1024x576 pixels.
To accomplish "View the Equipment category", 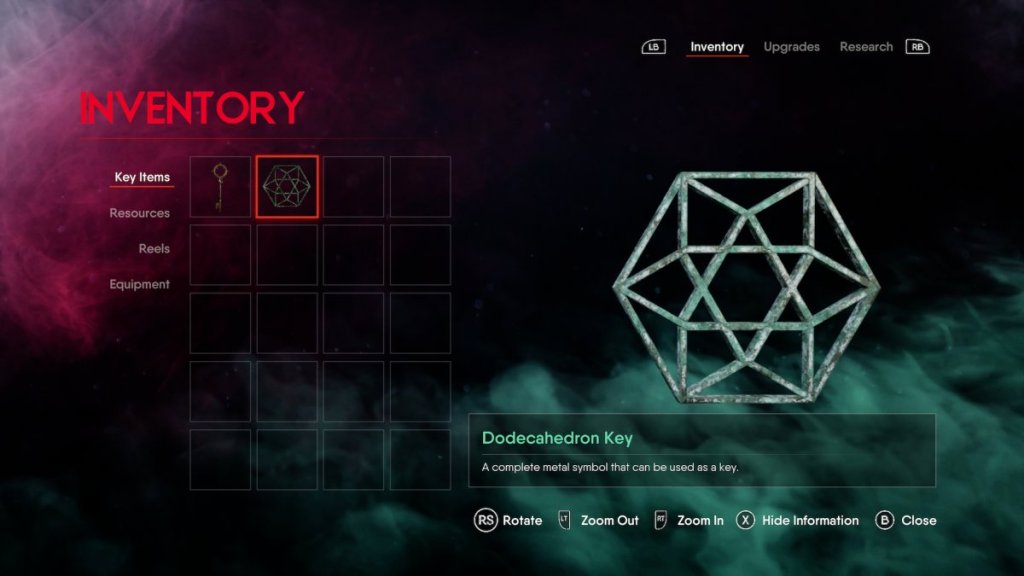I will point(139,285).
